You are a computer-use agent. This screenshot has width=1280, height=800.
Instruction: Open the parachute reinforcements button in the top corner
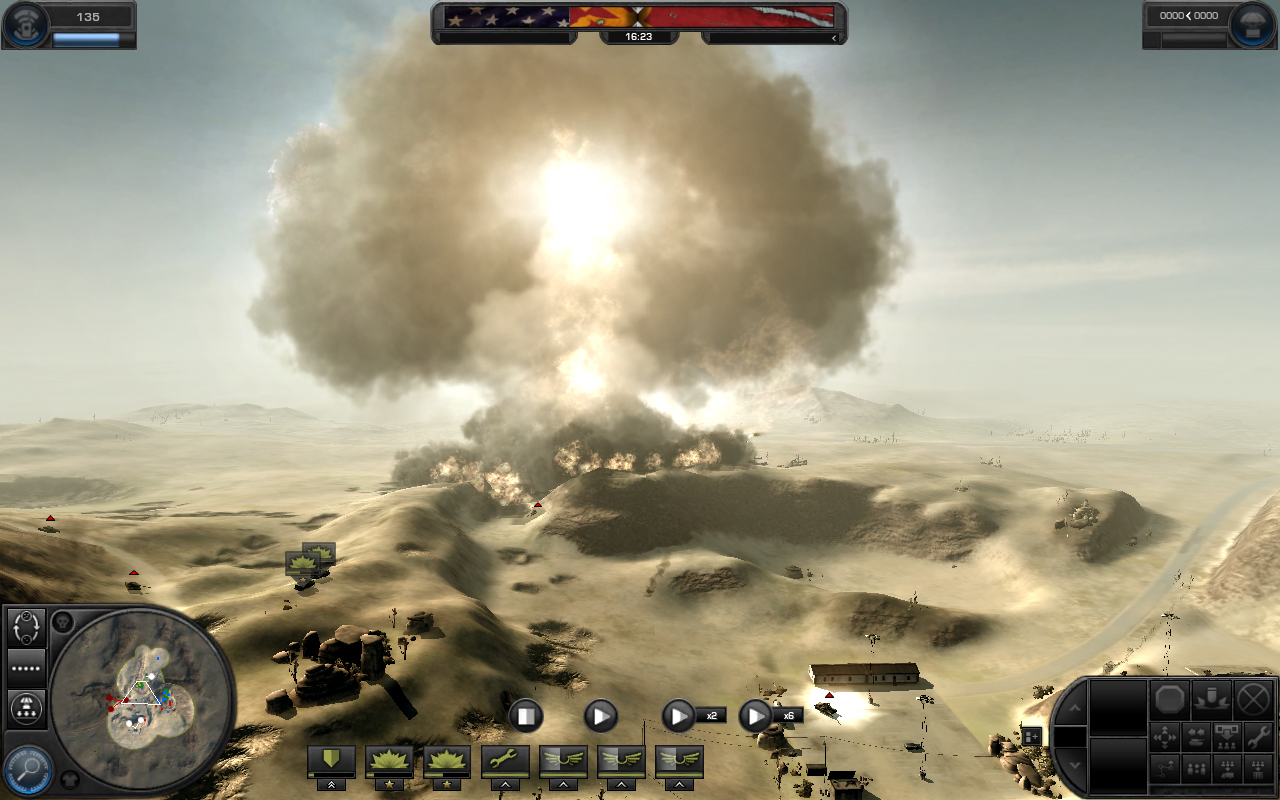[1248, 25]
